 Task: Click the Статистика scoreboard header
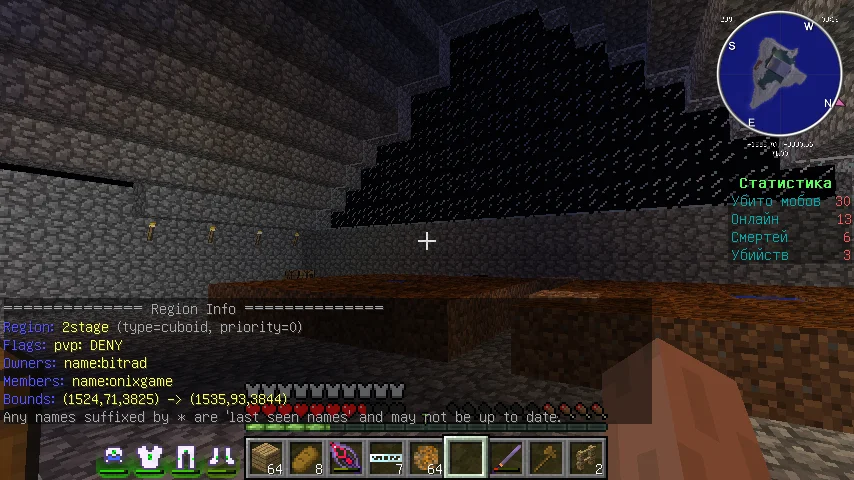(785, 183)
